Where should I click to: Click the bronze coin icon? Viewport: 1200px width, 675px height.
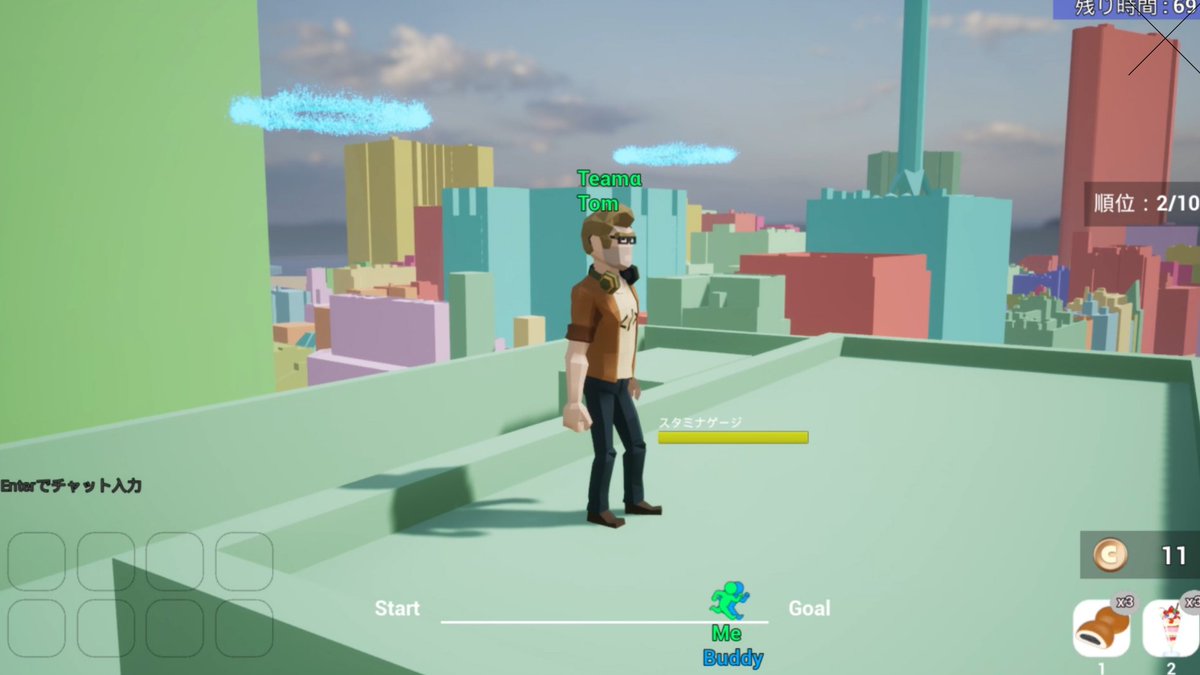[1109, 555]
